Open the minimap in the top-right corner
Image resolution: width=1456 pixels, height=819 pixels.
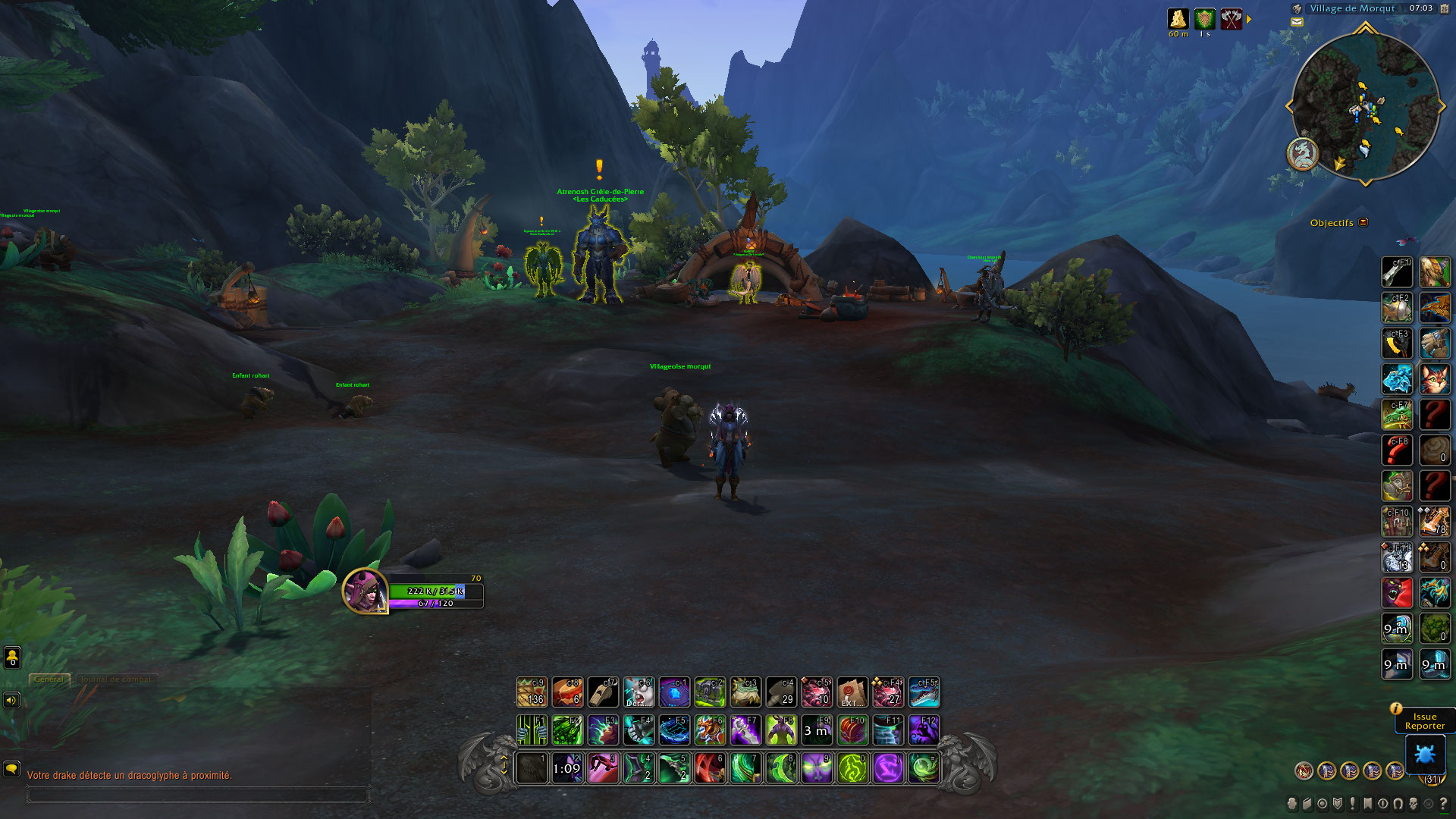click(1365, 106)
